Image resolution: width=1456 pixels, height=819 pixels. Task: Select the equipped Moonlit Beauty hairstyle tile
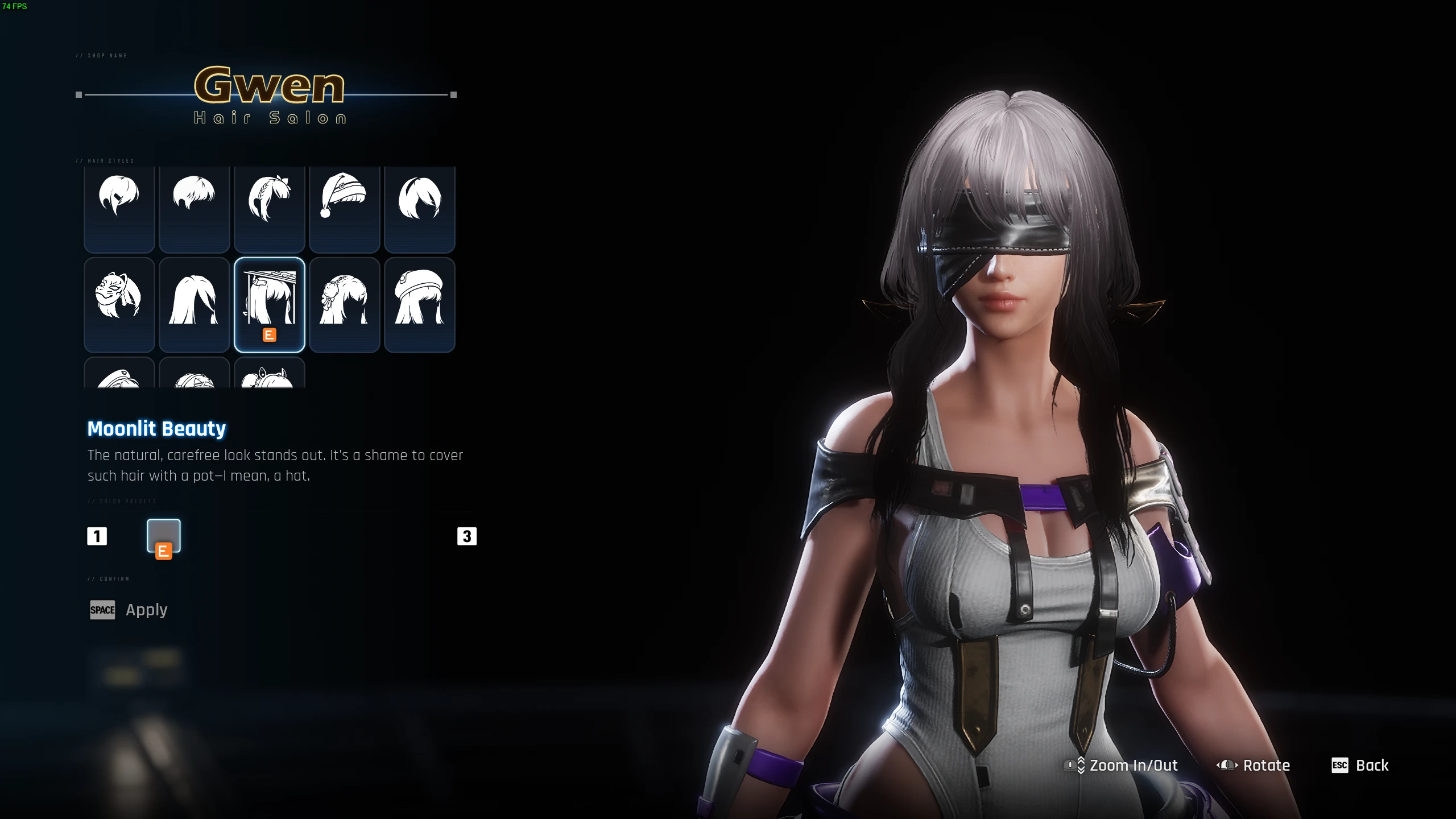coord(269,304)
